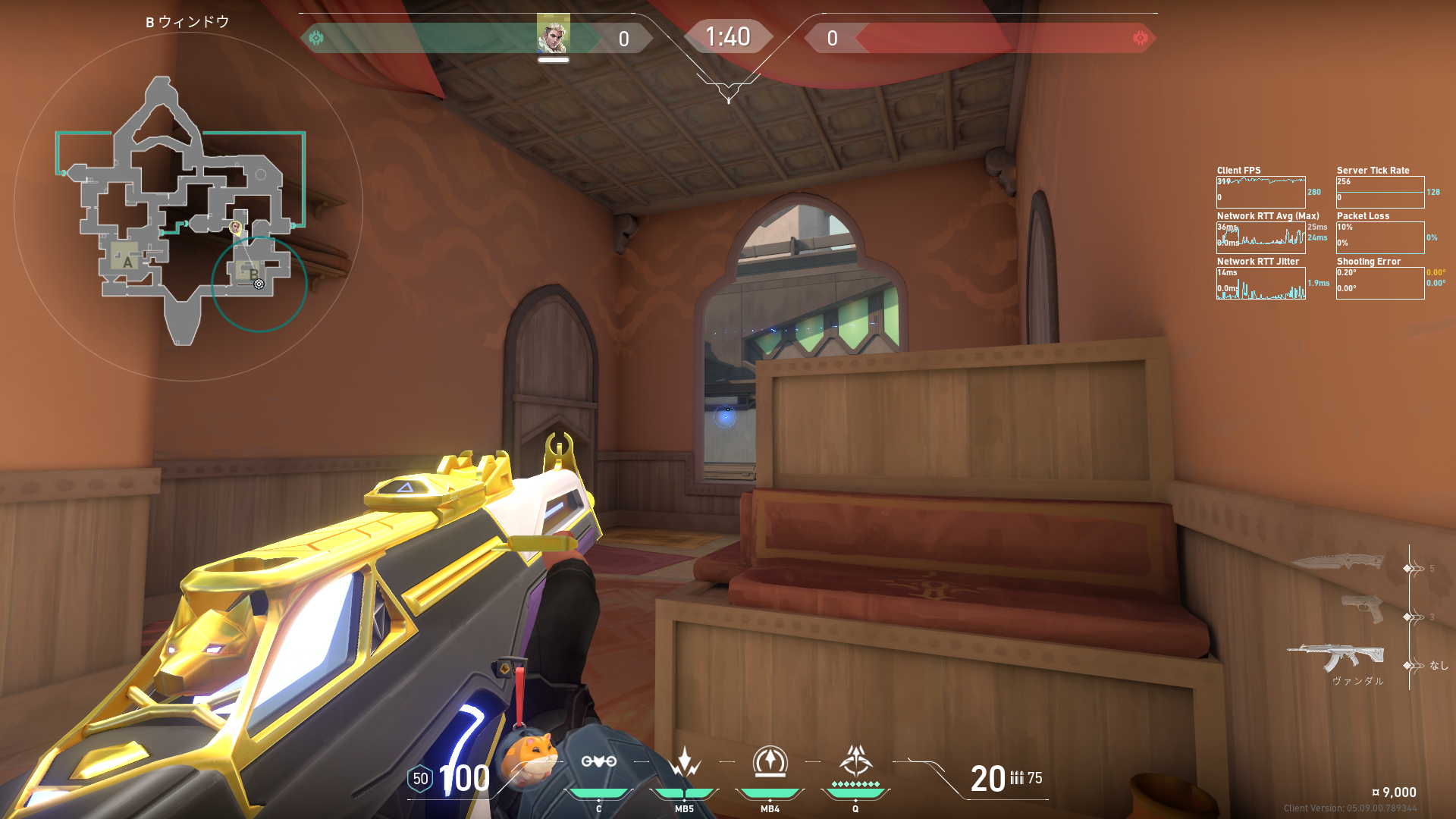Activate the C ability icon
Image resolution: width=1456 pixels, height=819 pixels.
[x=598, y=762]
